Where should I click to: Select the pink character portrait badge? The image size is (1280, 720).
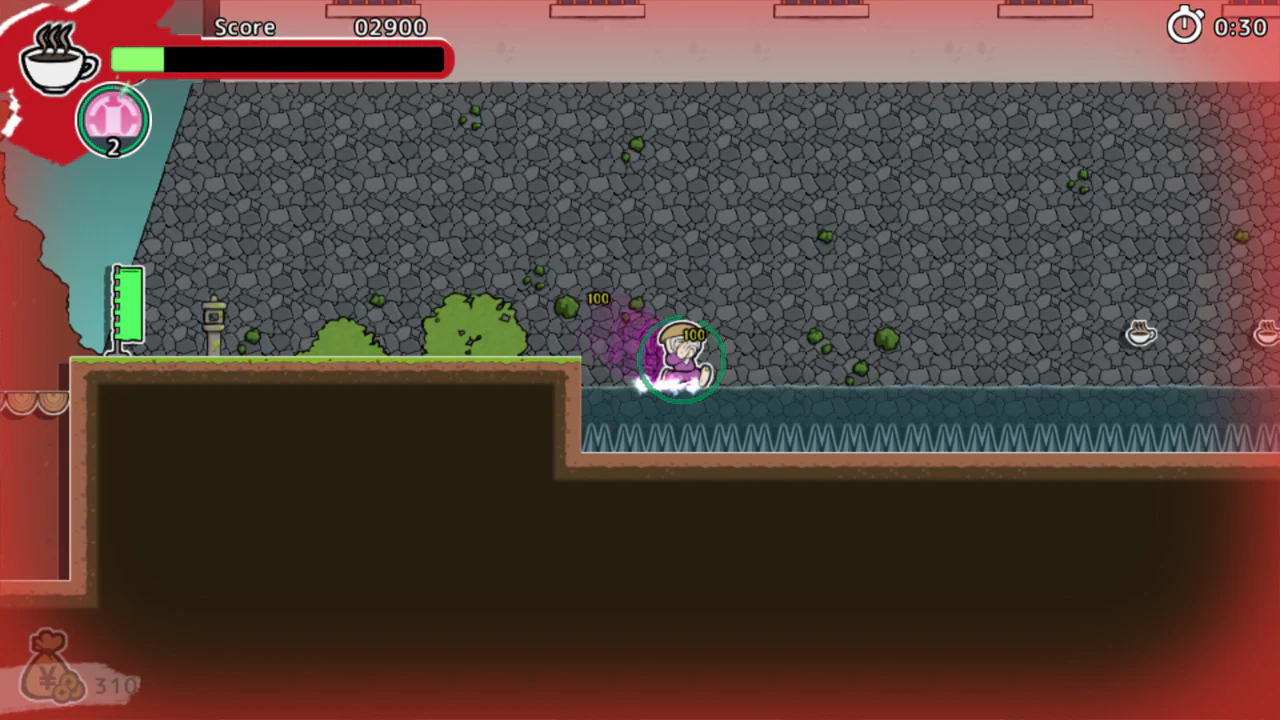113,119
